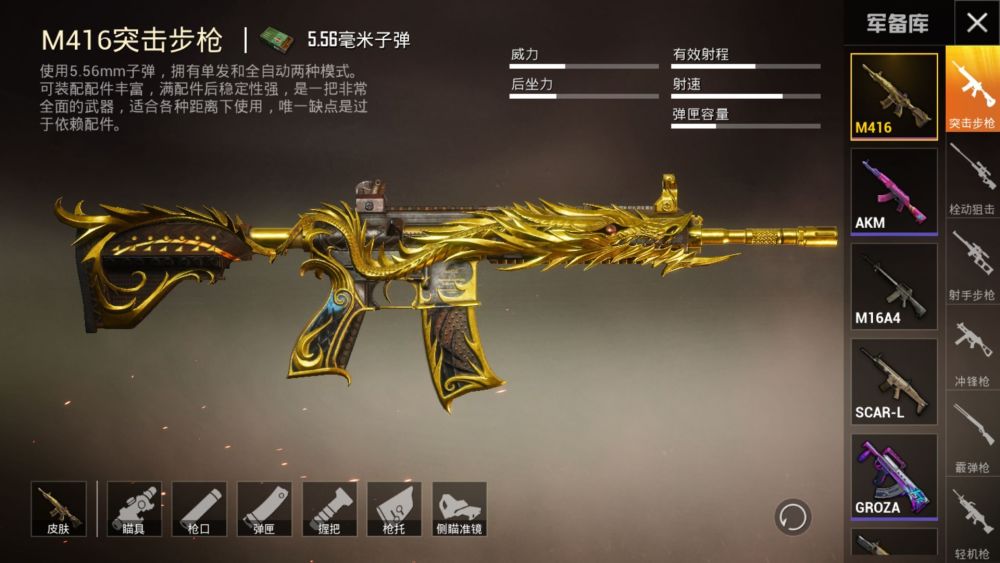Screen dimensions: 1000x563
Task: Switch to the 突击步枪 category tab
Action: (972, 90)
